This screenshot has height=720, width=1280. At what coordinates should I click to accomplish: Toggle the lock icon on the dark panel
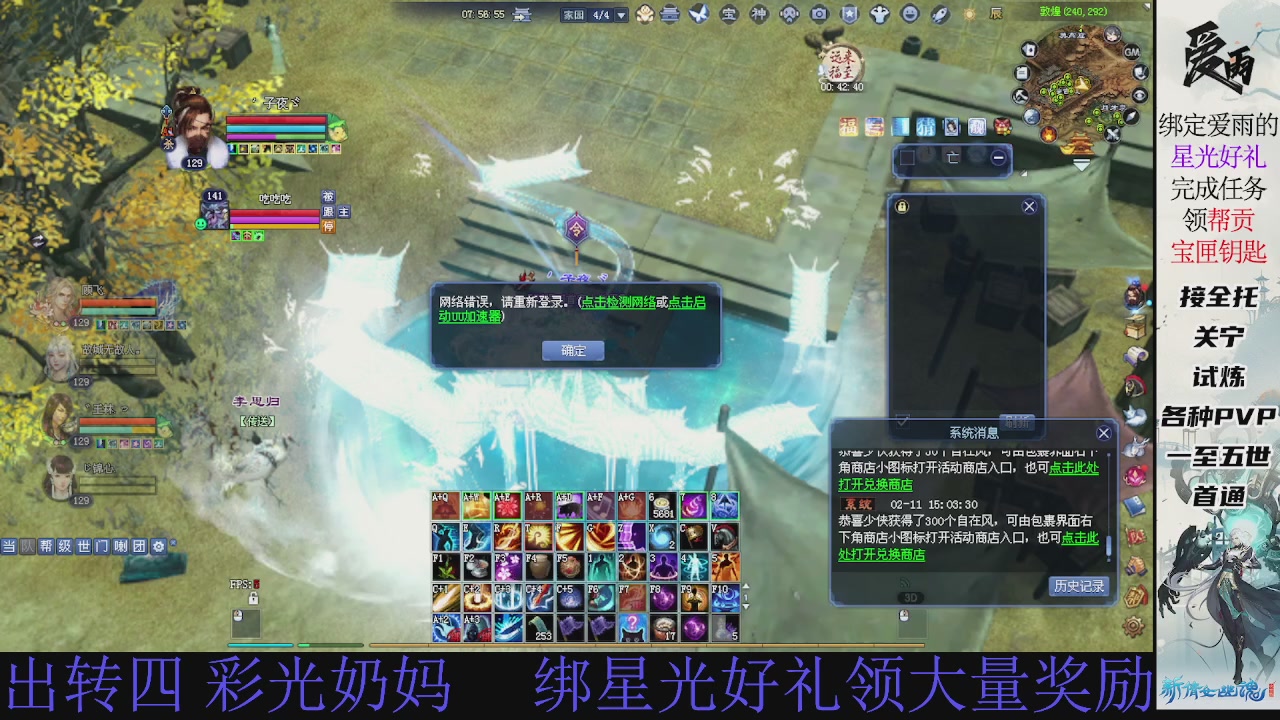pyautogui.click(x=902, y=206)
